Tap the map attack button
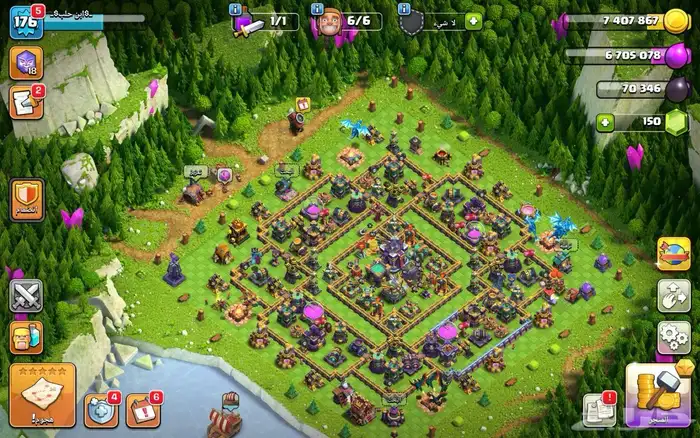The width and height of the screenshot is (700, 438). (42, 393)
